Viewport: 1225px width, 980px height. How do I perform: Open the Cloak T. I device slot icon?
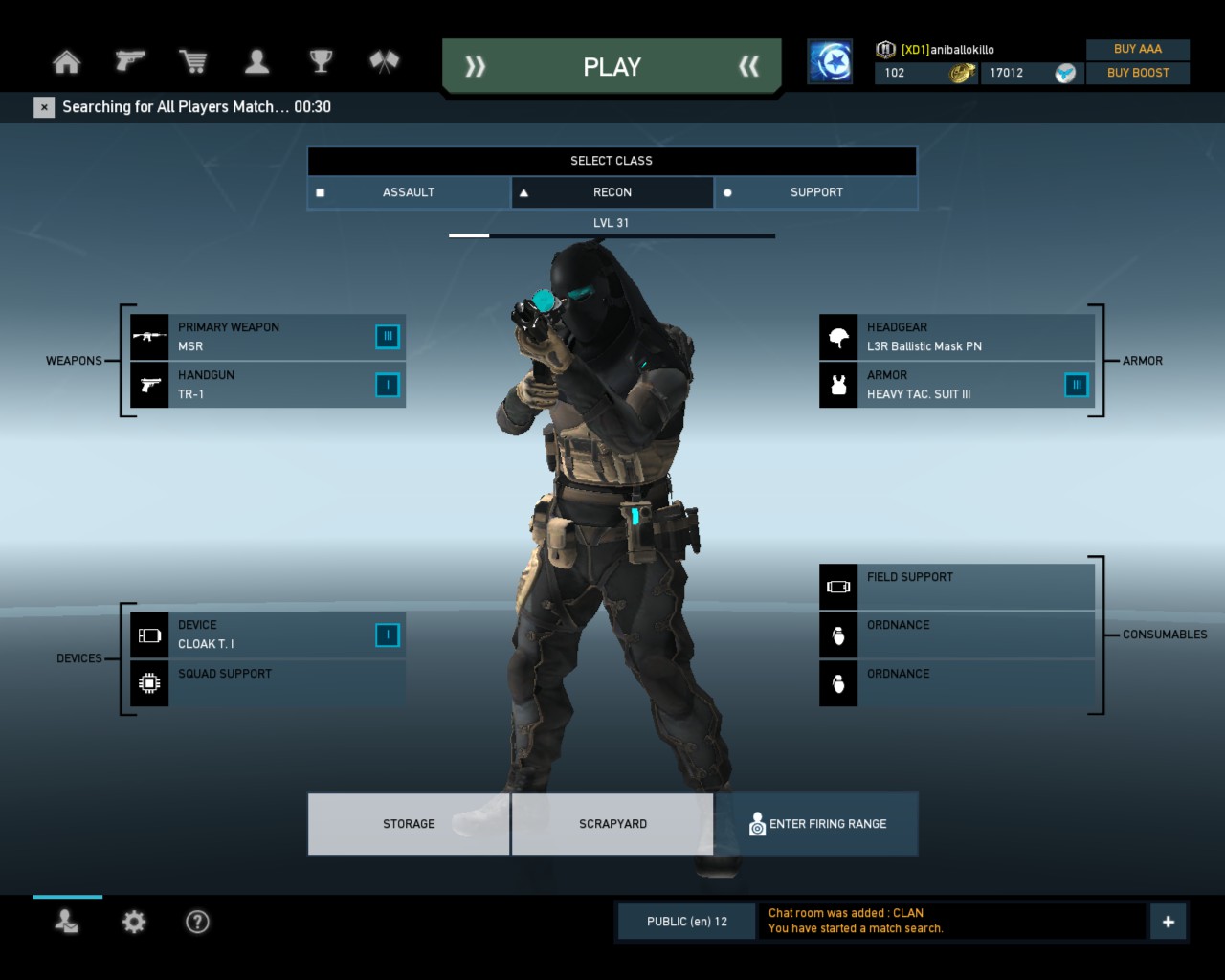point(149,635)
